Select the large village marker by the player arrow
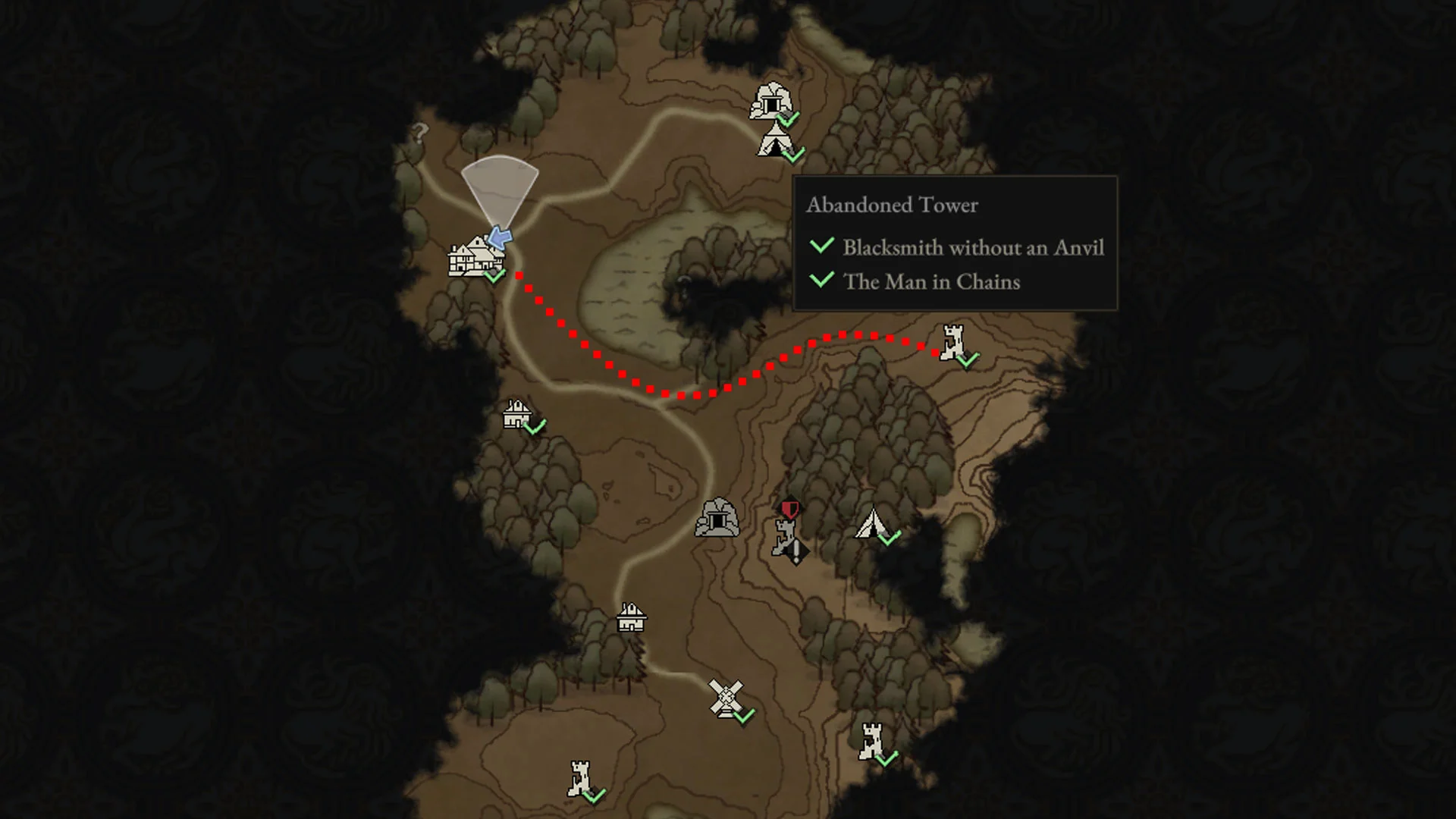 (x=472, y=257)
